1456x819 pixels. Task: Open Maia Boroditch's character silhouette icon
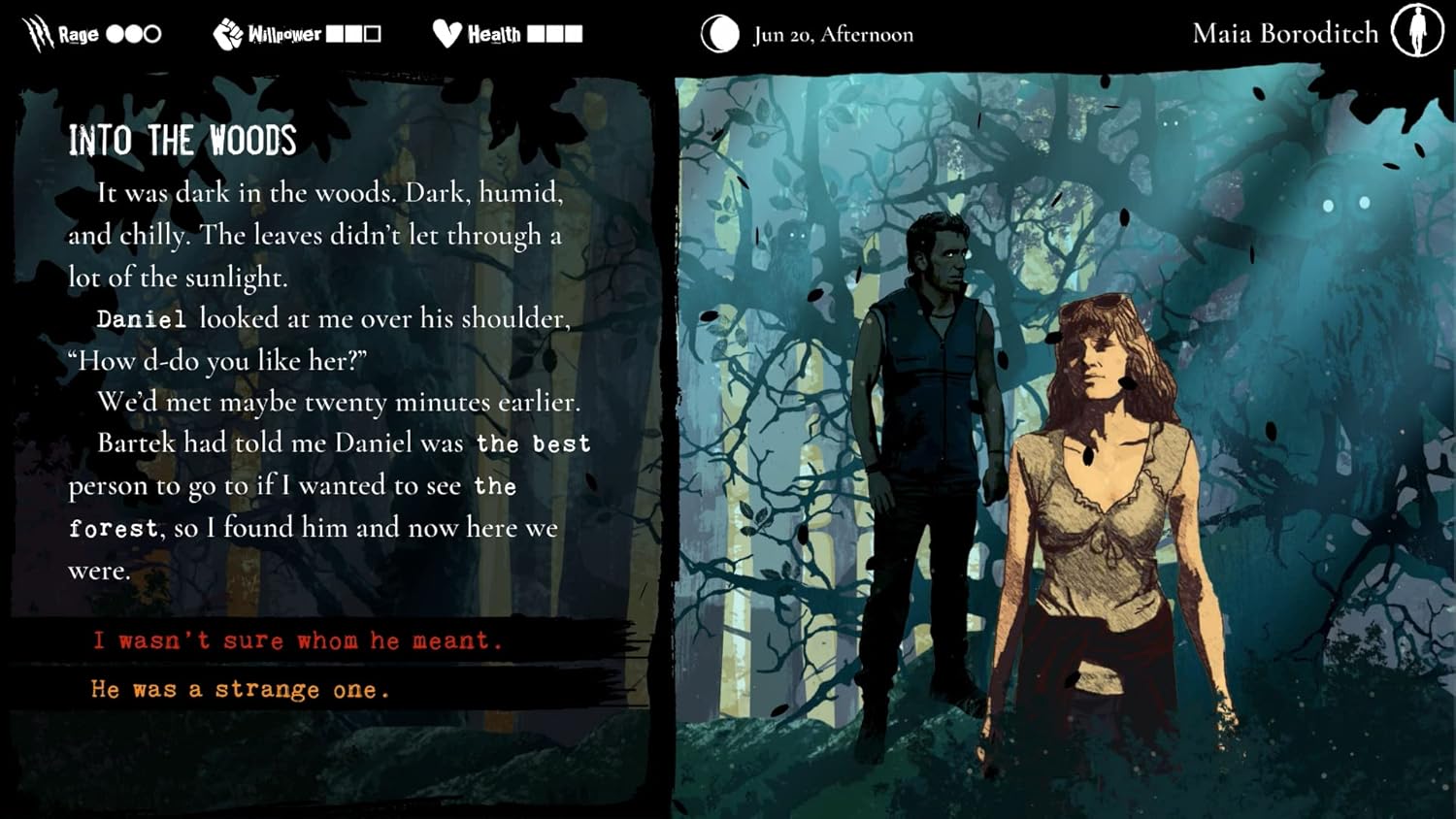[1419, 32]
